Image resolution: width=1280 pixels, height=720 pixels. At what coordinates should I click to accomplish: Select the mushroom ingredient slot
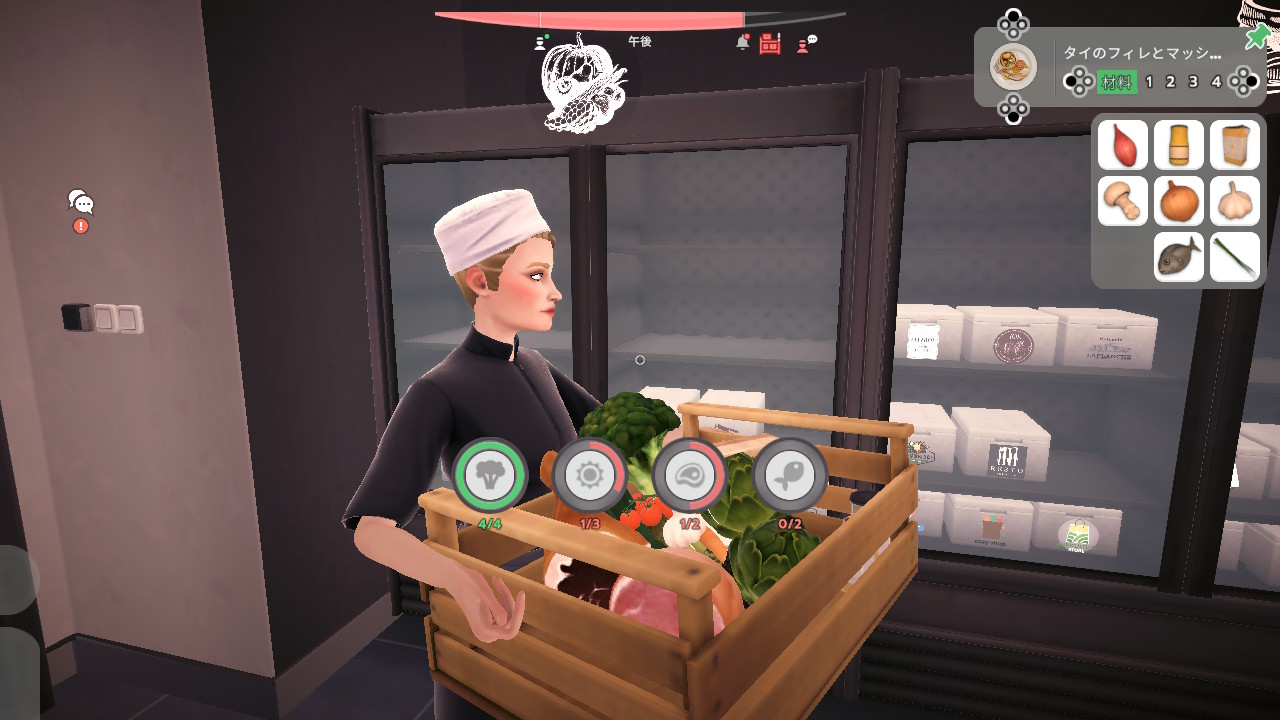[x=1123, y=201]
